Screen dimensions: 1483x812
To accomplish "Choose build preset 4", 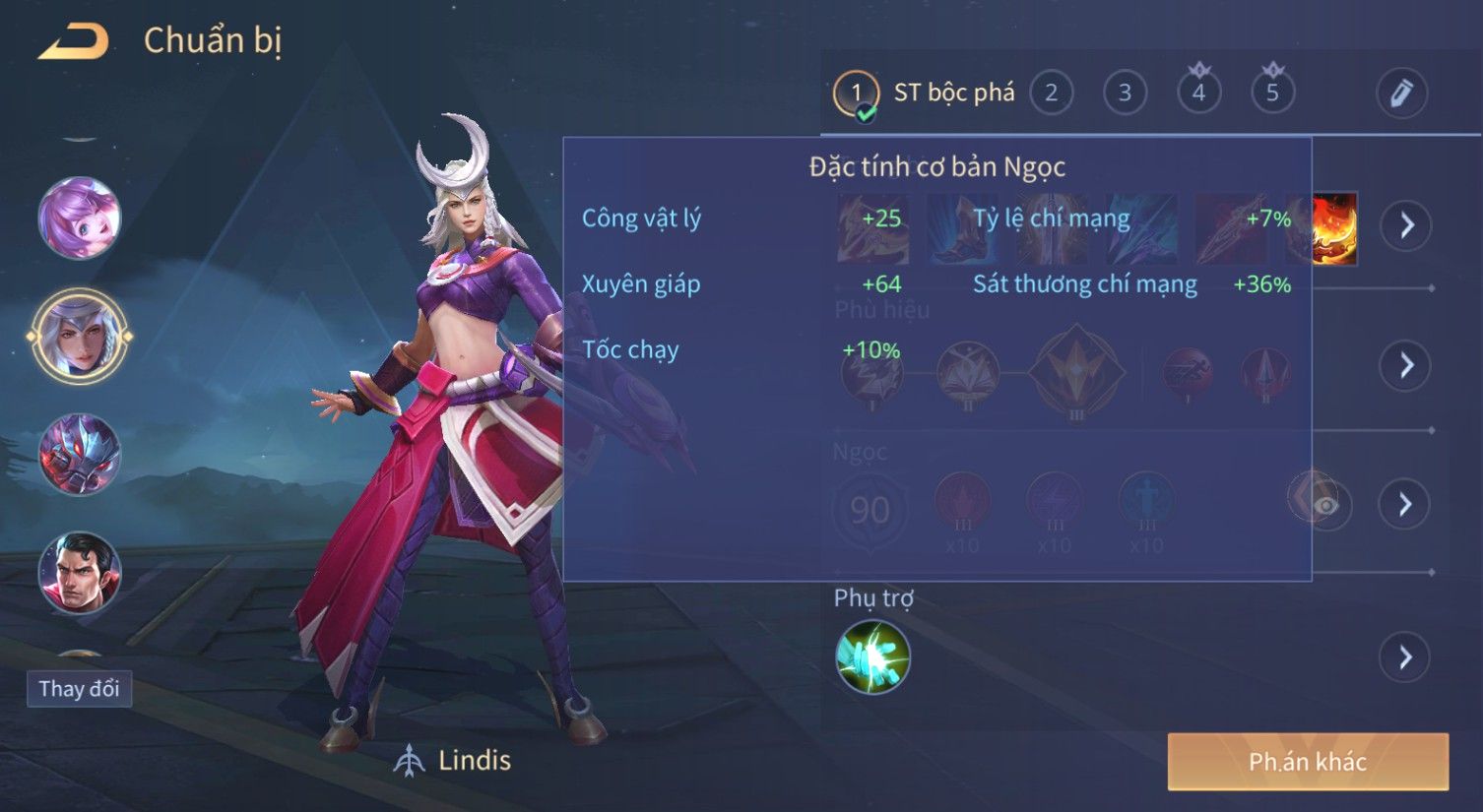I will (x=1198, y=94).
